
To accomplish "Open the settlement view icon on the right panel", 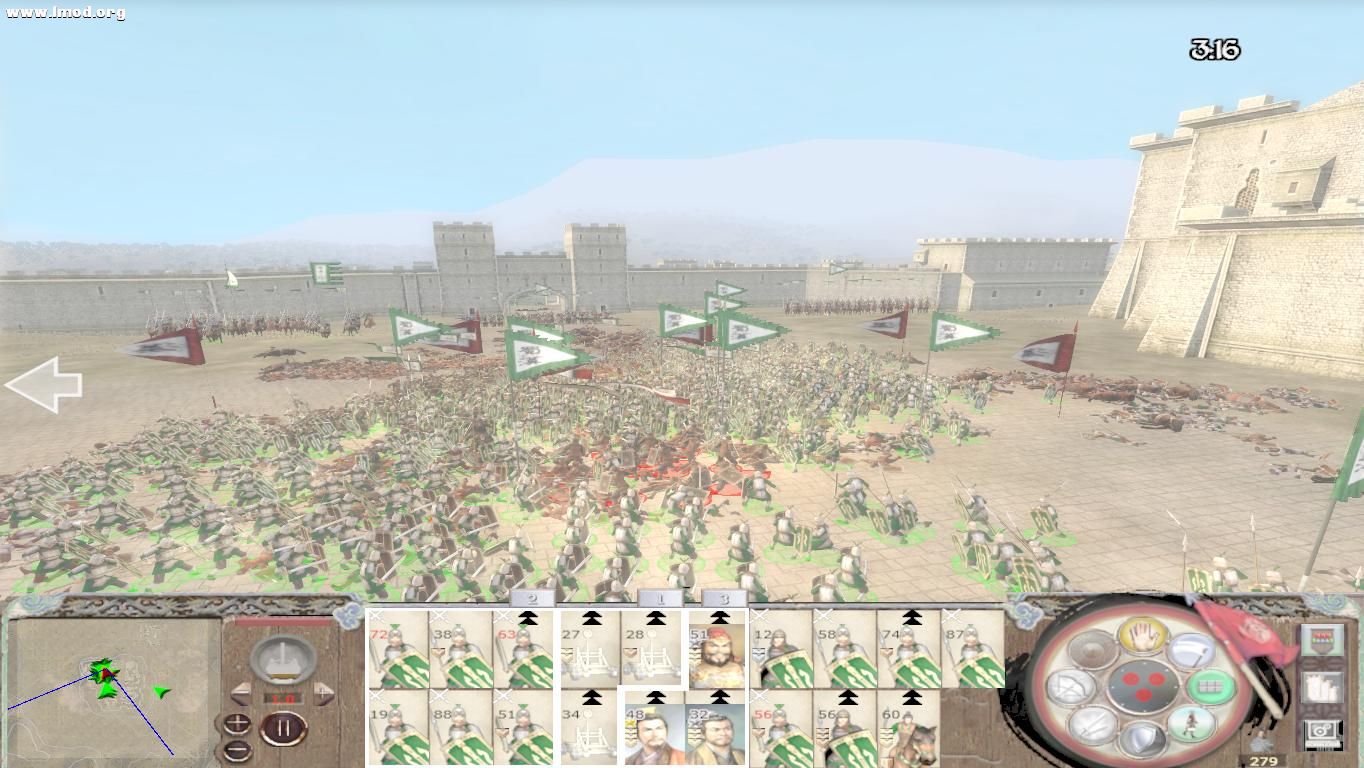I will 1320,687.
